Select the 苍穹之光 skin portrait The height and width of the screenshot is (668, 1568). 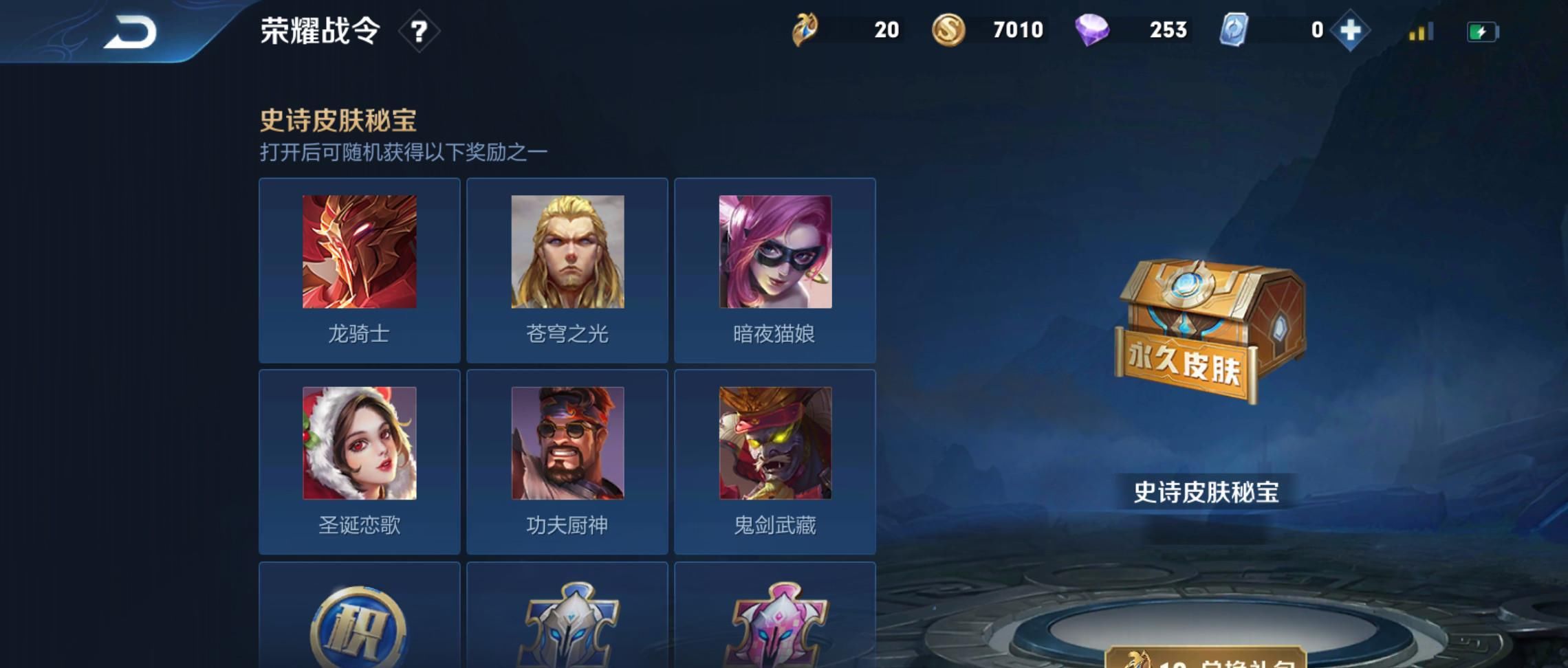pyautogui.click(x=567, y=252)
